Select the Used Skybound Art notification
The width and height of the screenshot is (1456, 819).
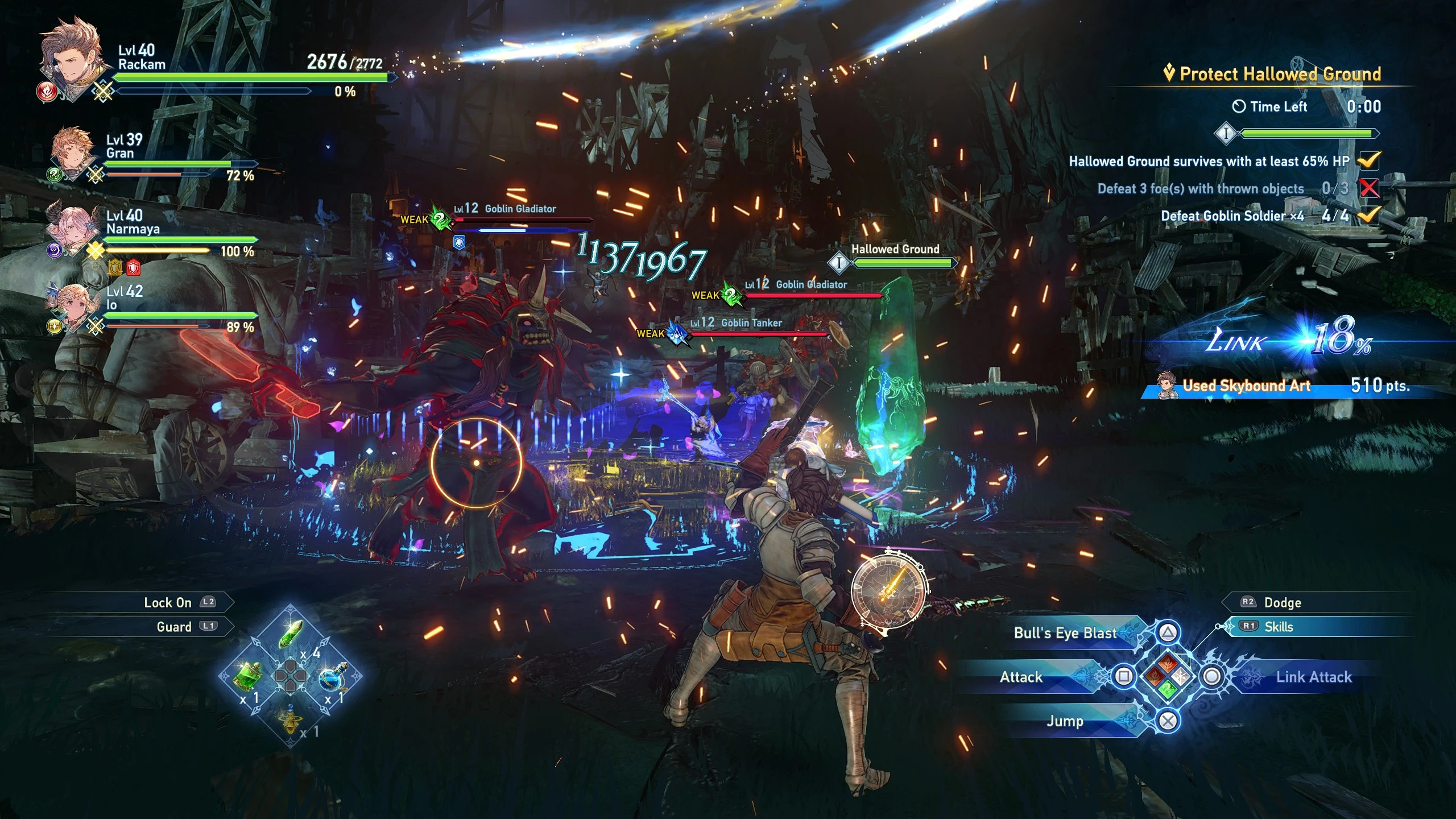(x=1246, y=386)
